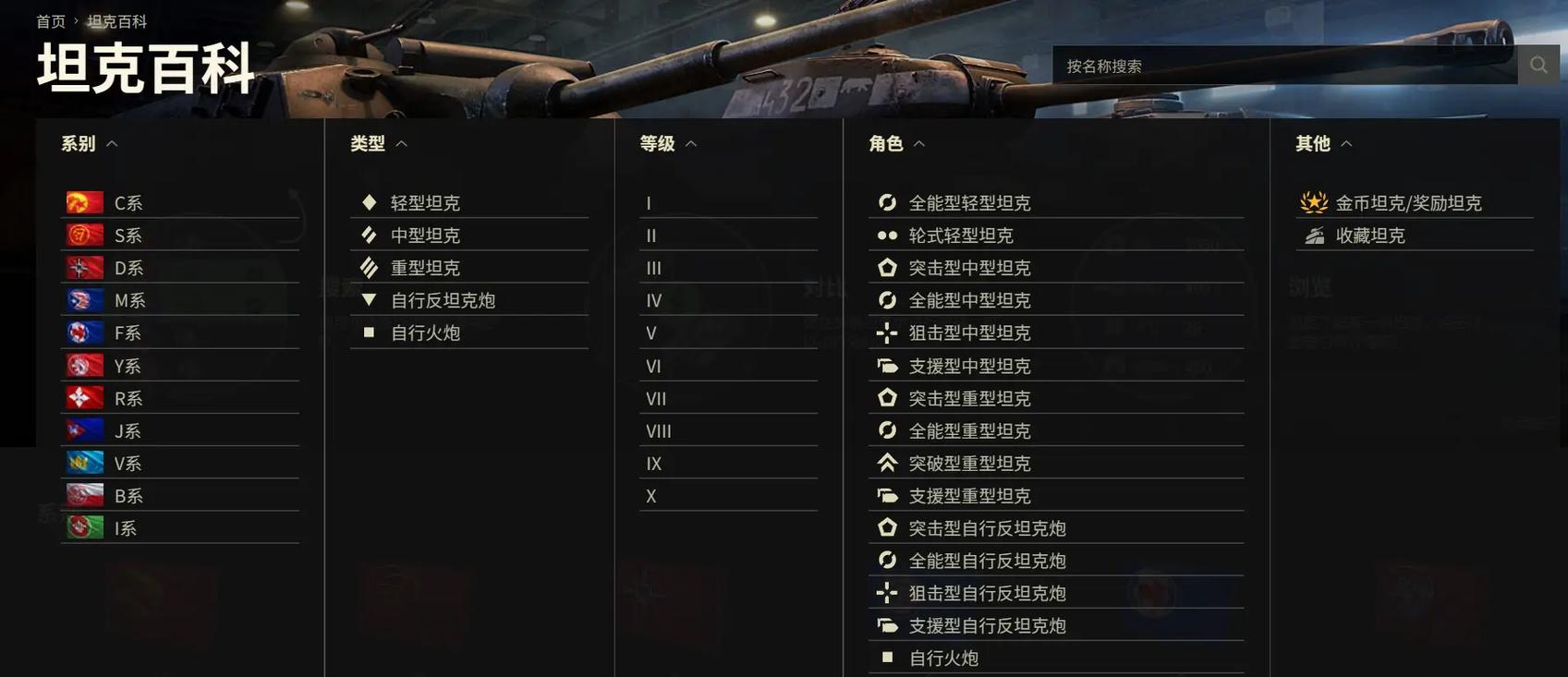Open the 首页 breadcrumb link
The width and height of the screenshot is (1568, 677).
51,18
